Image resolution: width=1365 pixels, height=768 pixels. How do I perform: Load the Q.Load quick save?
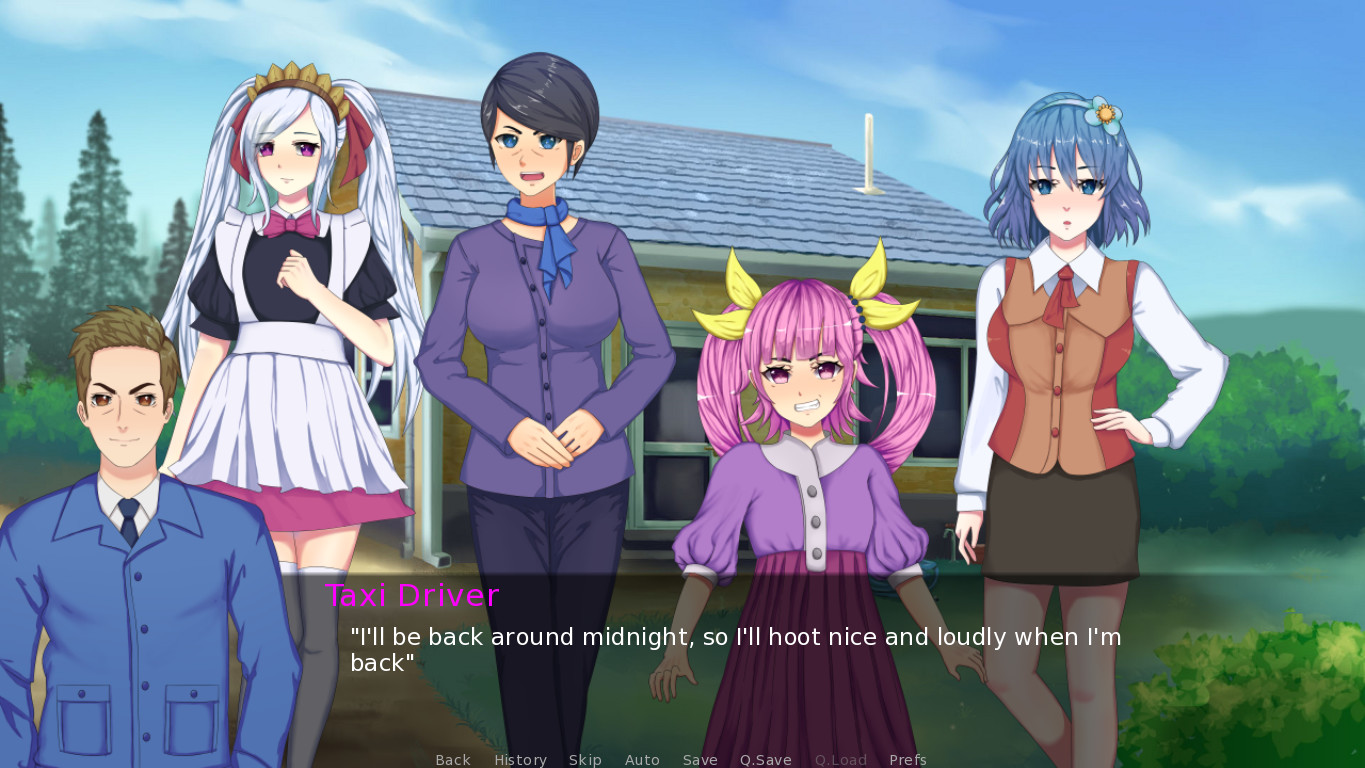click(x=841, y=760)
